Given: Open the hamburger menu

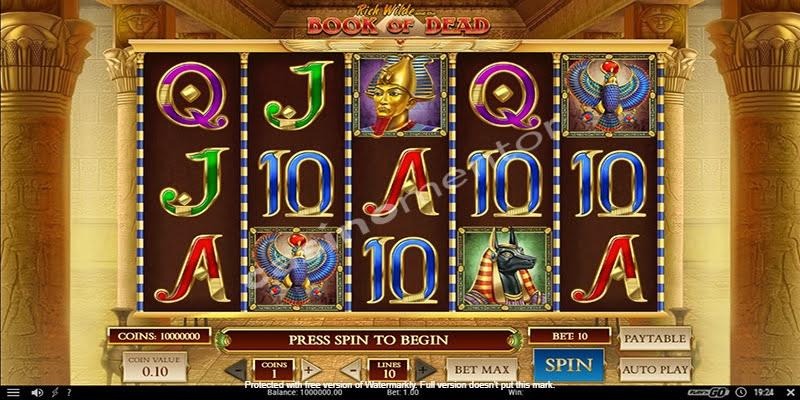Looking at the screenshot, I should pyautogui.click(x=12, y=393).
